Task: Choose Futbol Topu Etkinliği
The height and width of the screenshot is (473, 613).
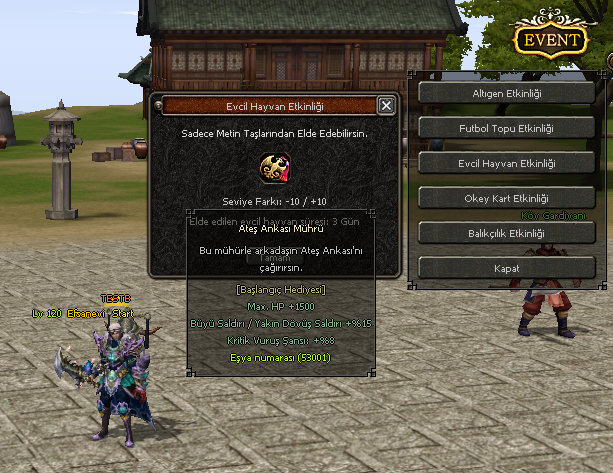Action: 506,128
